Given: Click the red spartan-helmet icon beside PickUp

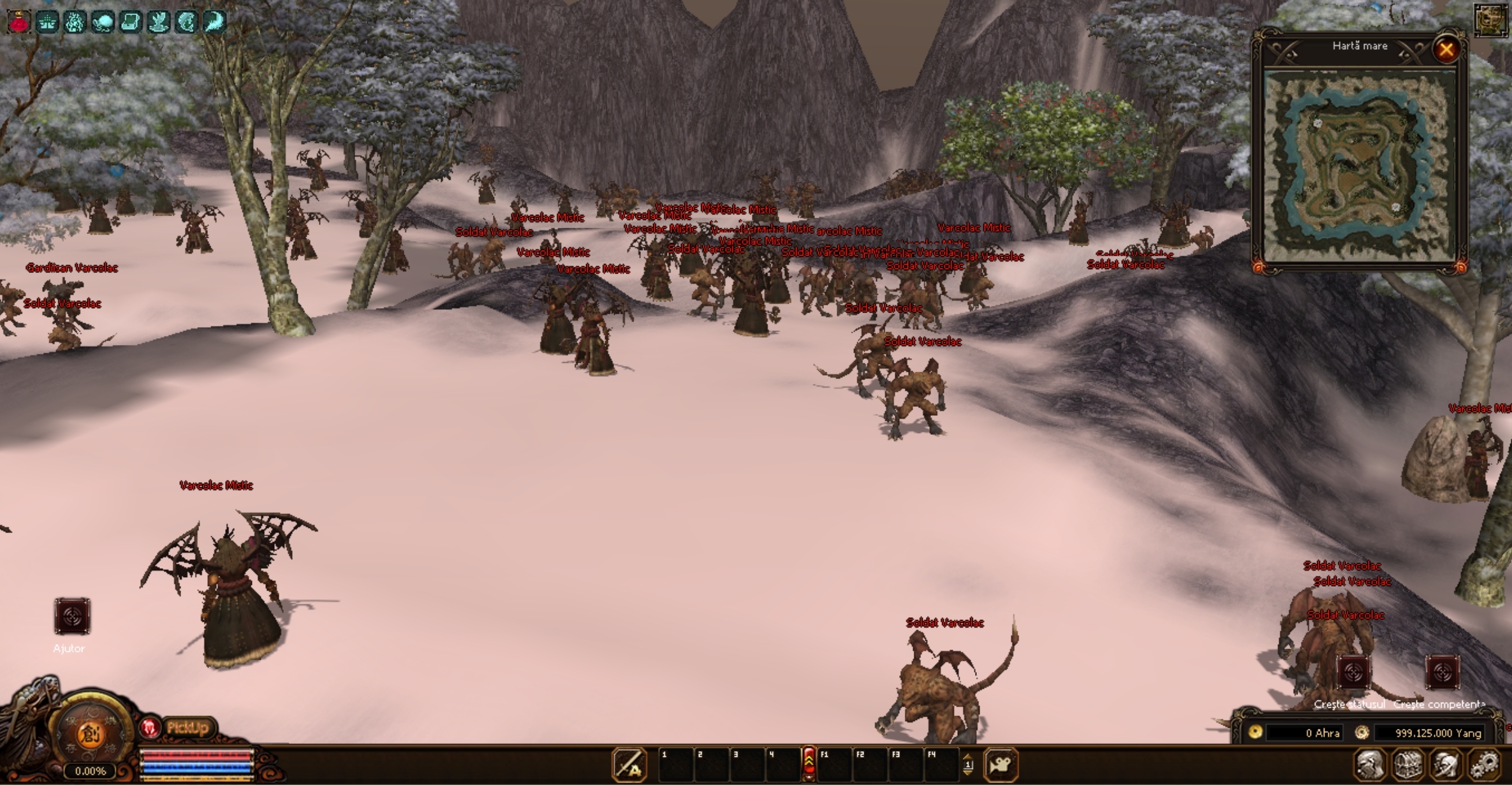Looking at the screenshot, I should point(150,728).
